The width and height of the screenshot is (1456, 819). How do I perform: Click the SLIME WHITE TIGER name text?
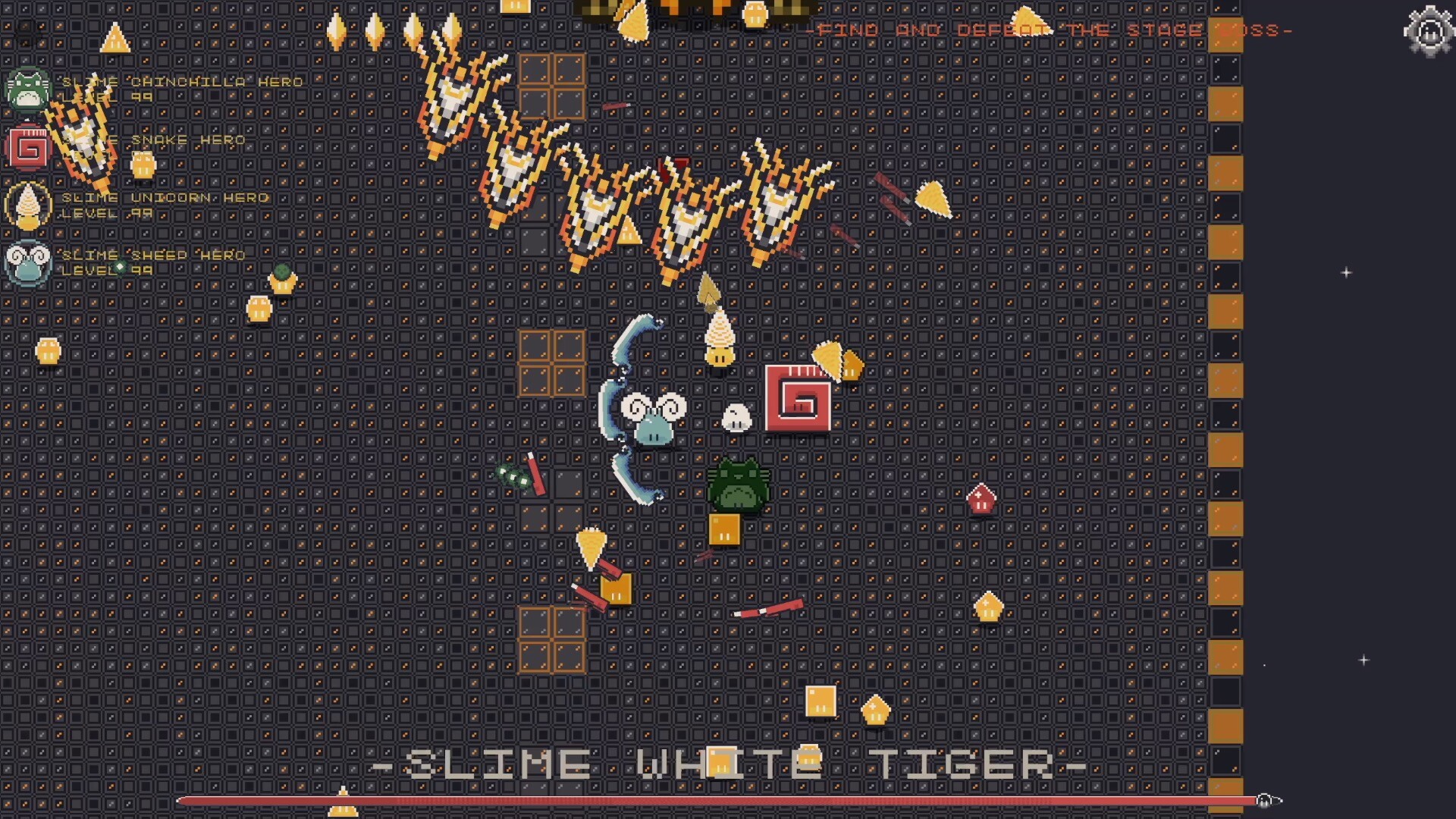(x=726, y=764)
